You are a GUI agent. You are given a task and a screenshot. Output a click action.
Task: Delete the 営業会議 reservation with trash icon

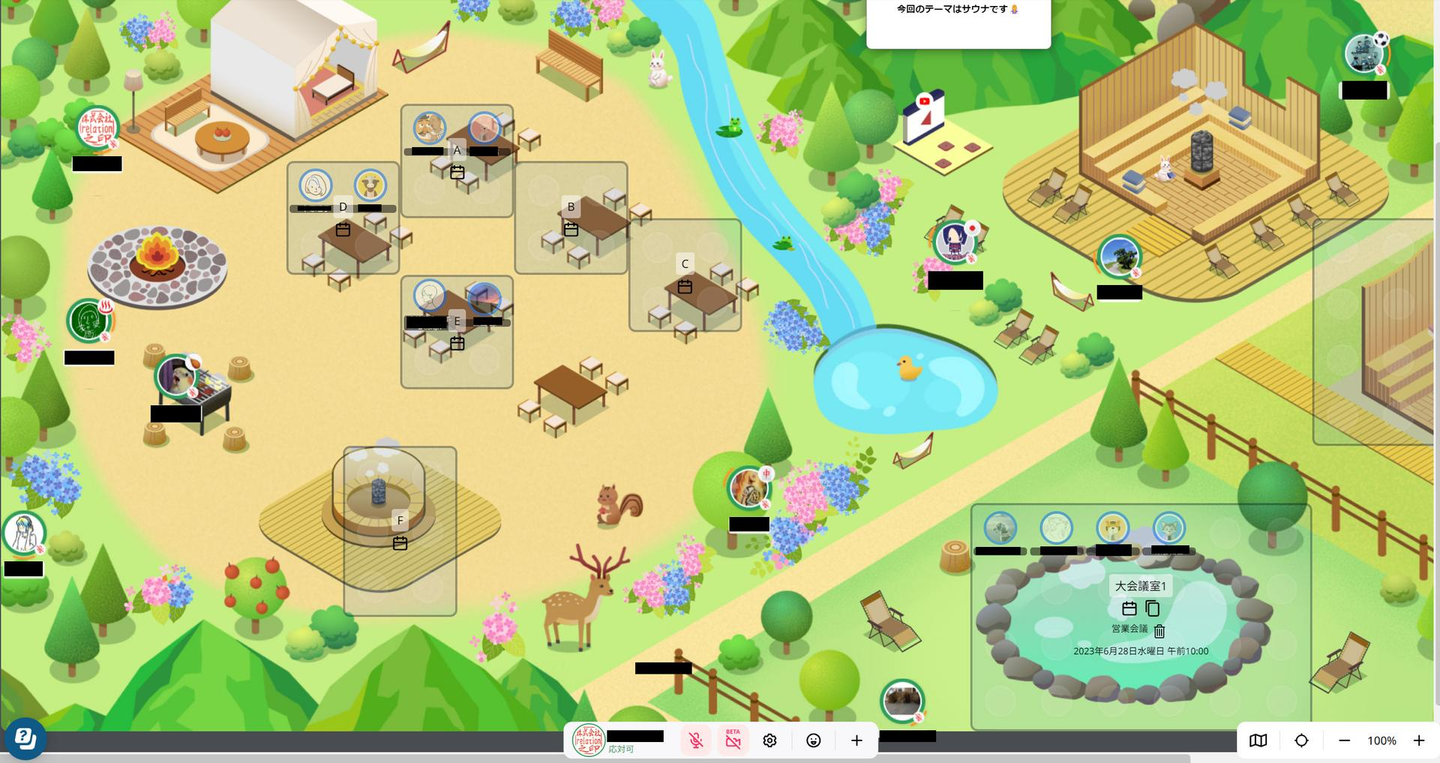[1160, 631]
